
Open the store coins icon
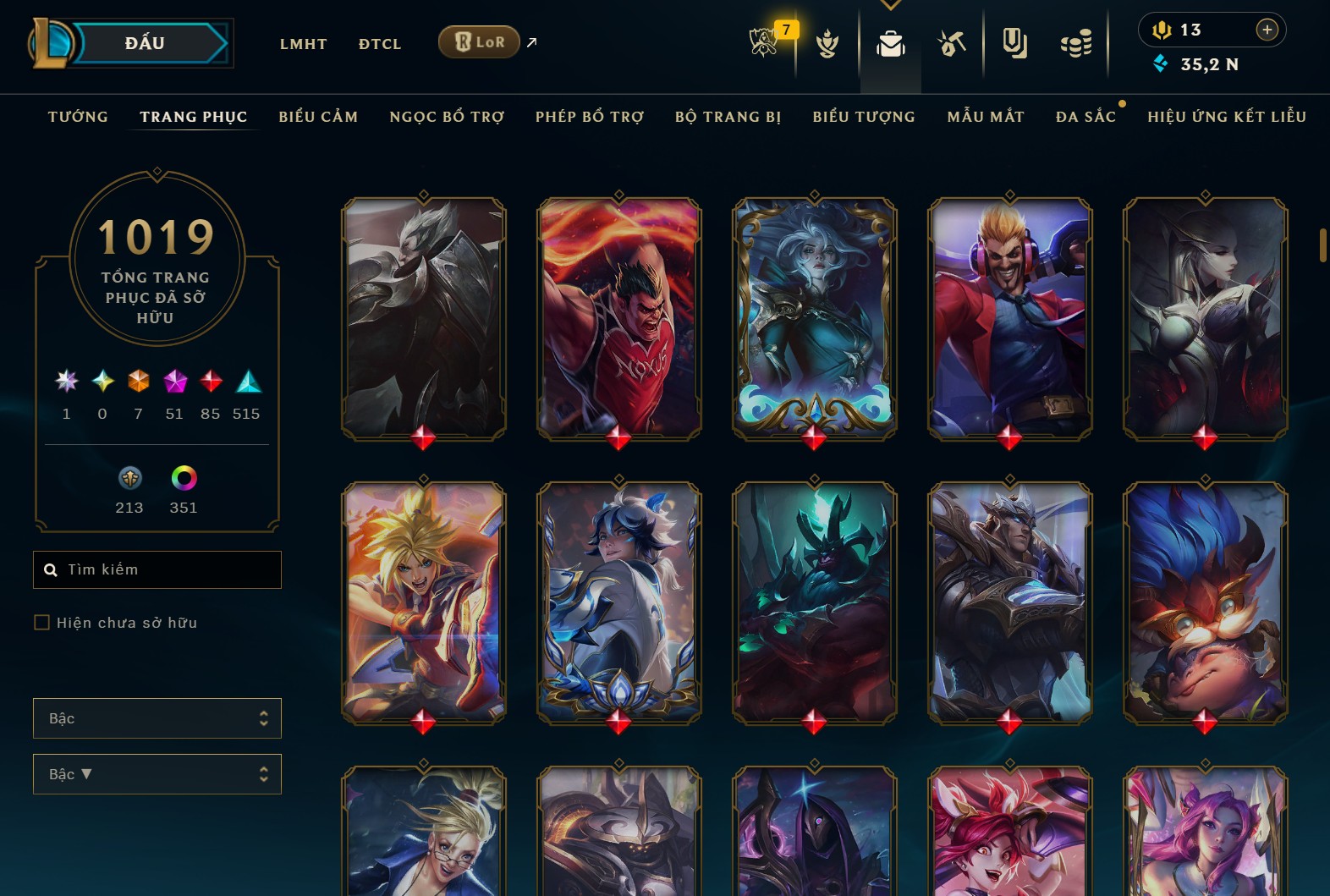pyautogui.click(x=1075, y=43)
